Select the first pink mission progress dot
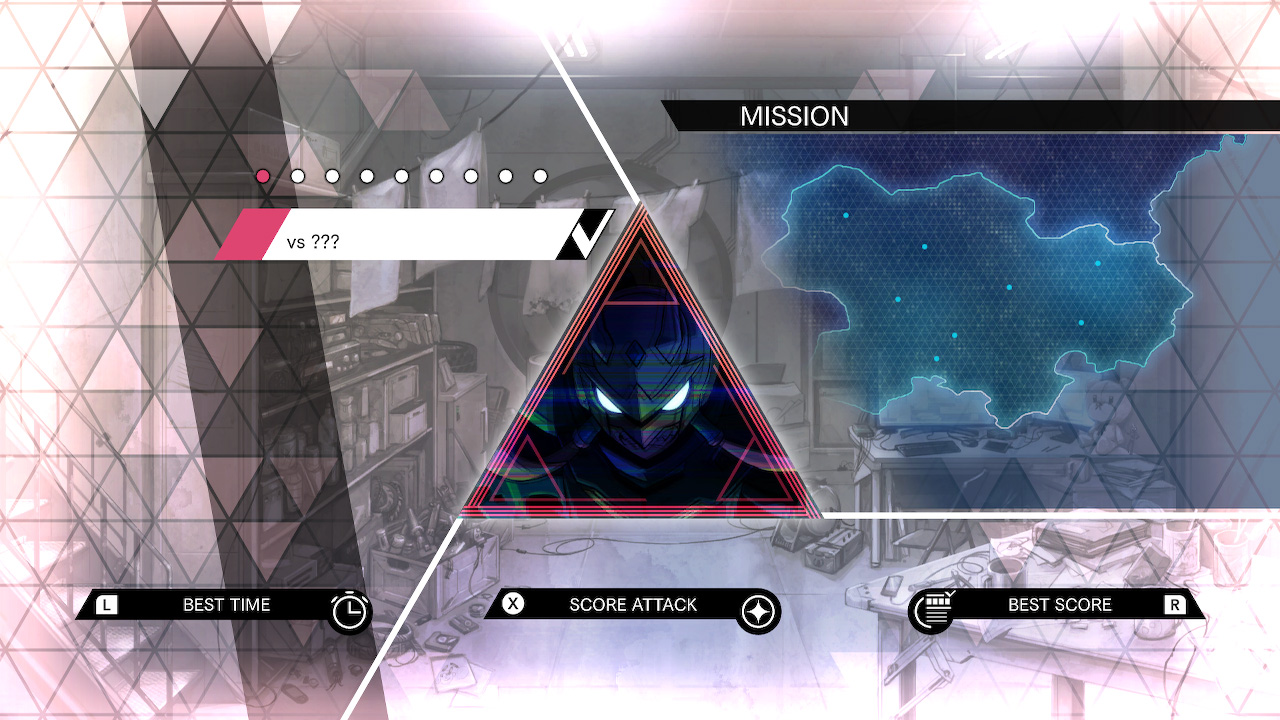 coord(262,176)
